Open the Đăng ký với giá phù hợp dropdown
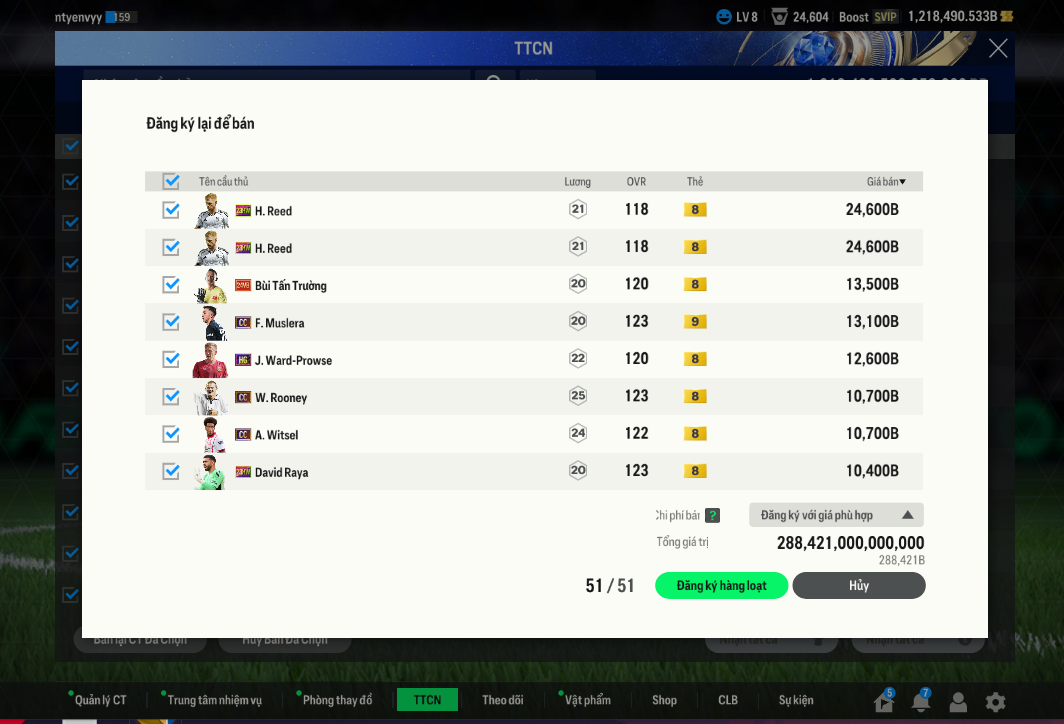Viewport: 1064px width, 724px height. [x=836, y=515]
